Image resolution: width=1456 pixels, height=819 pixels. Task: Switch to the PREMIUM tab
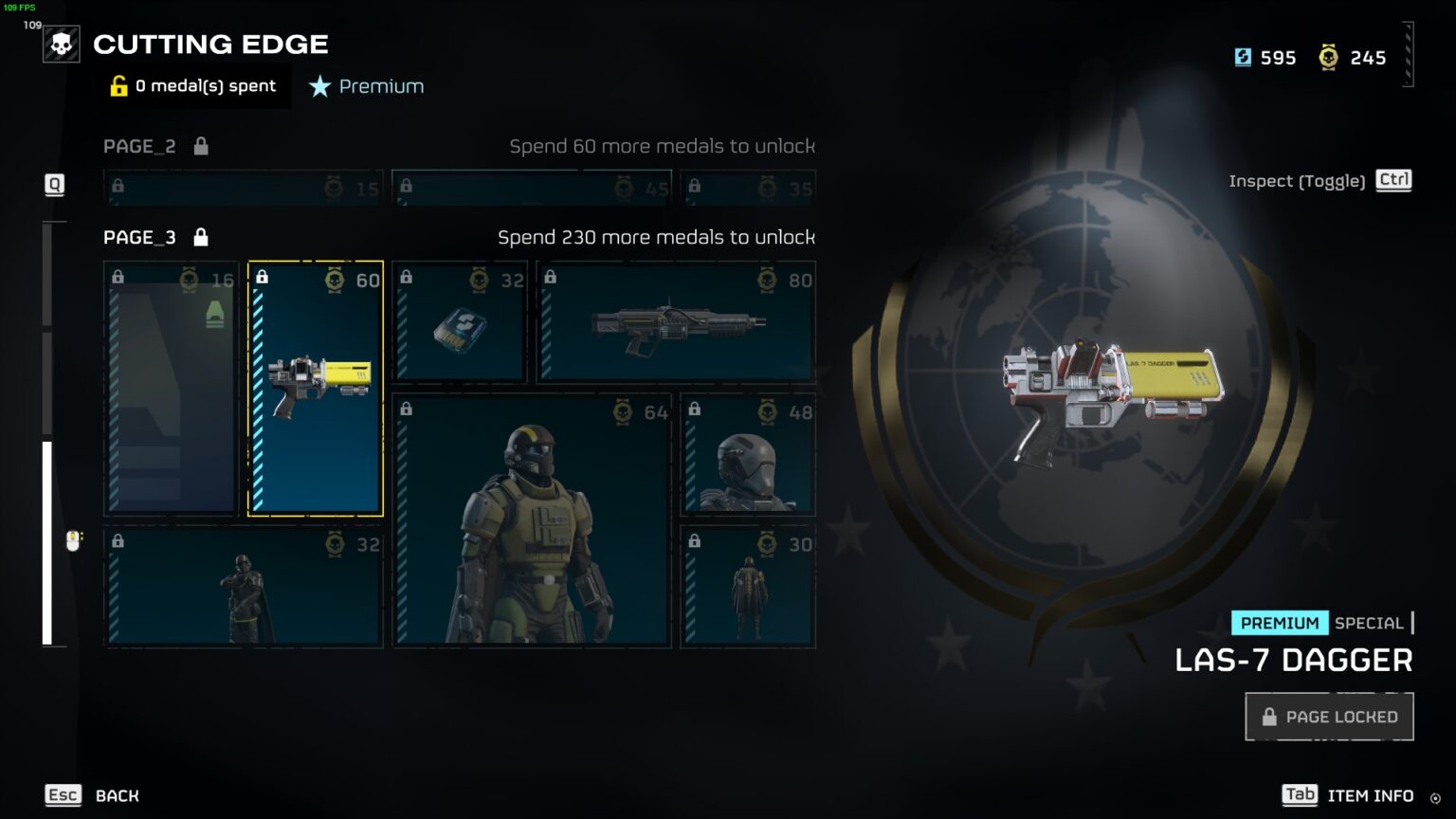[x=1279, y=623]
